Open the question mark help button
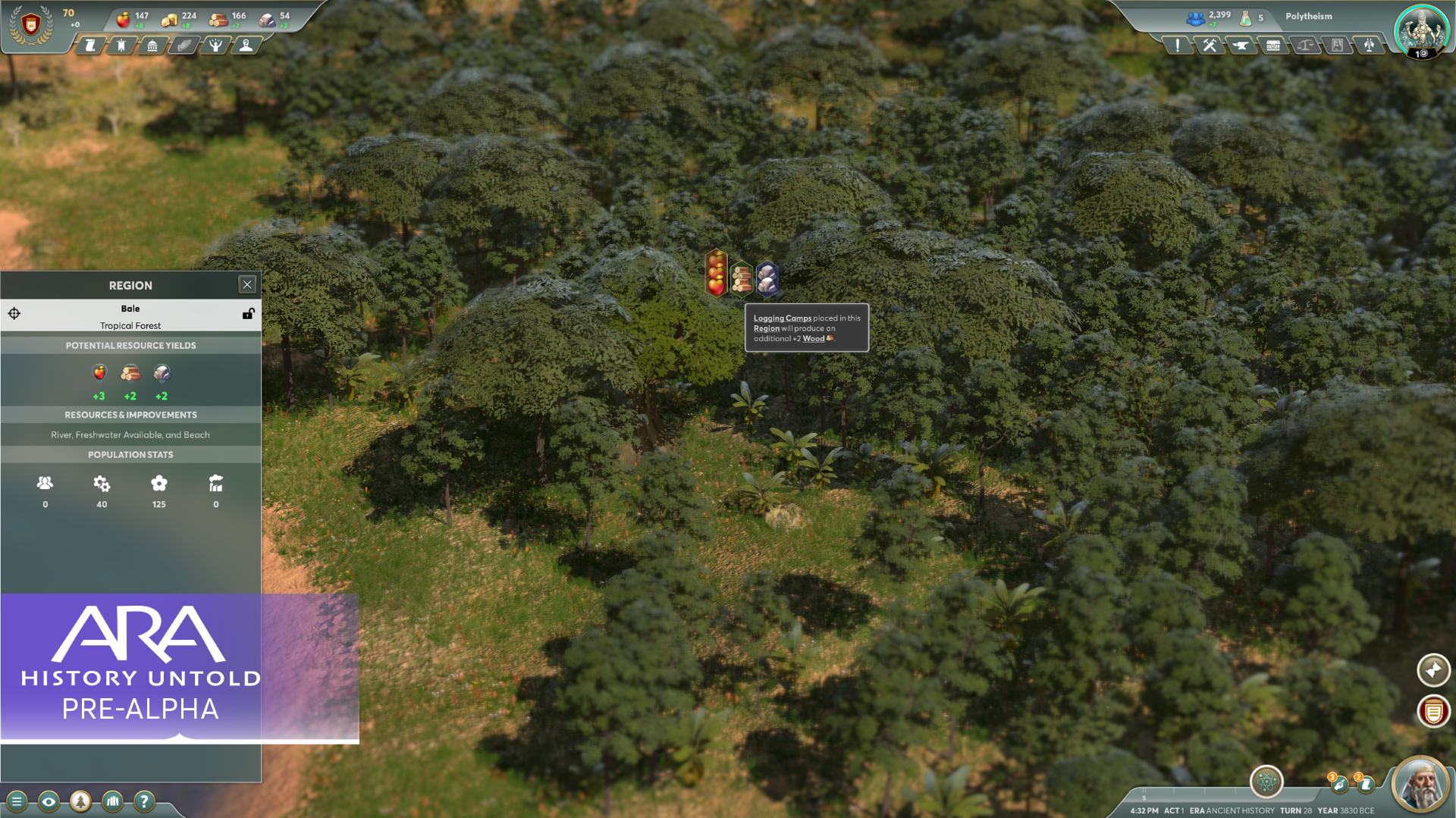The height and width of the screenshot is (818, 1456). 144,801
